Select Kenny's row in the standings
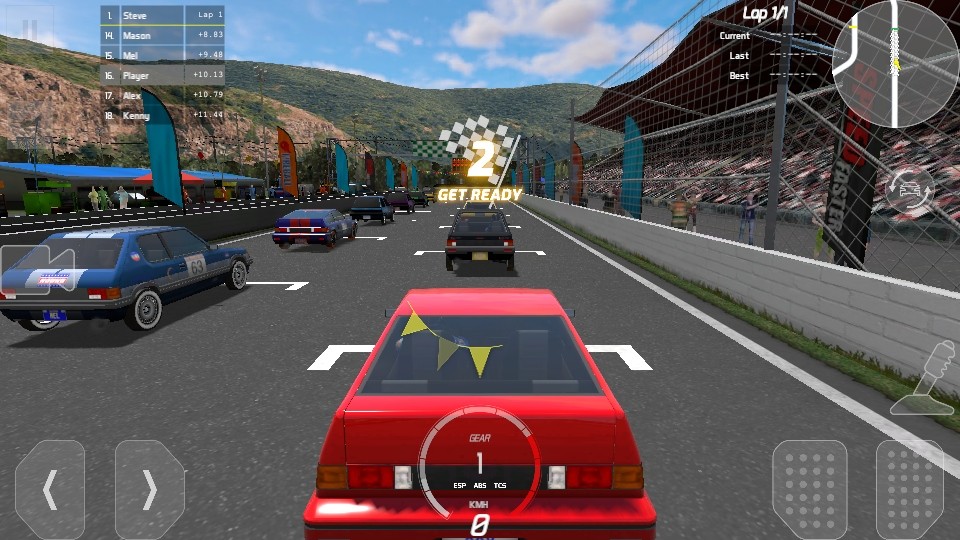The width and height of the screenshot is (960, 540). [x=163, y=115]
